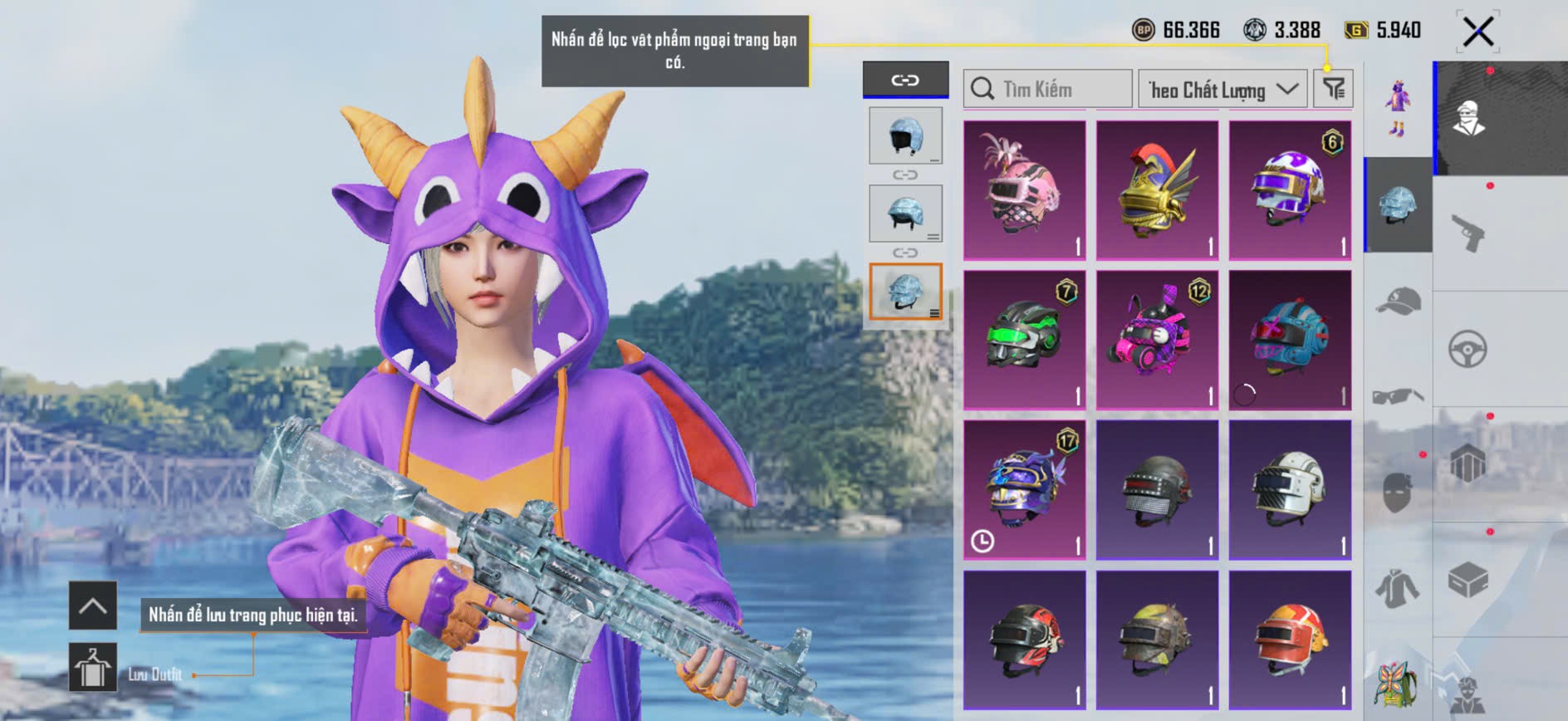Open the glasses category tab

[x=1399, y=396]
